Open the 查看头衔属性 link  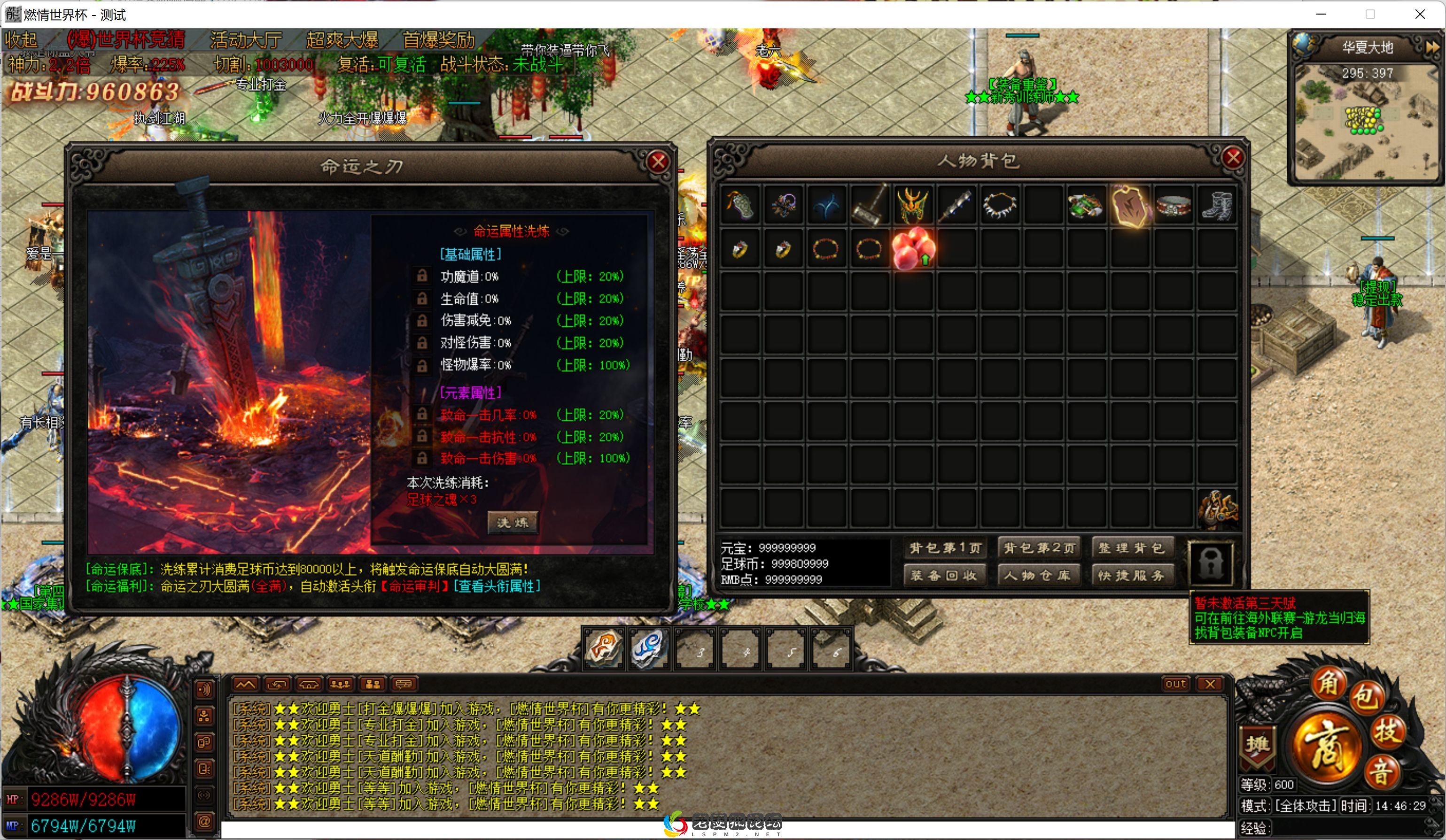click(x=497, y=586)
